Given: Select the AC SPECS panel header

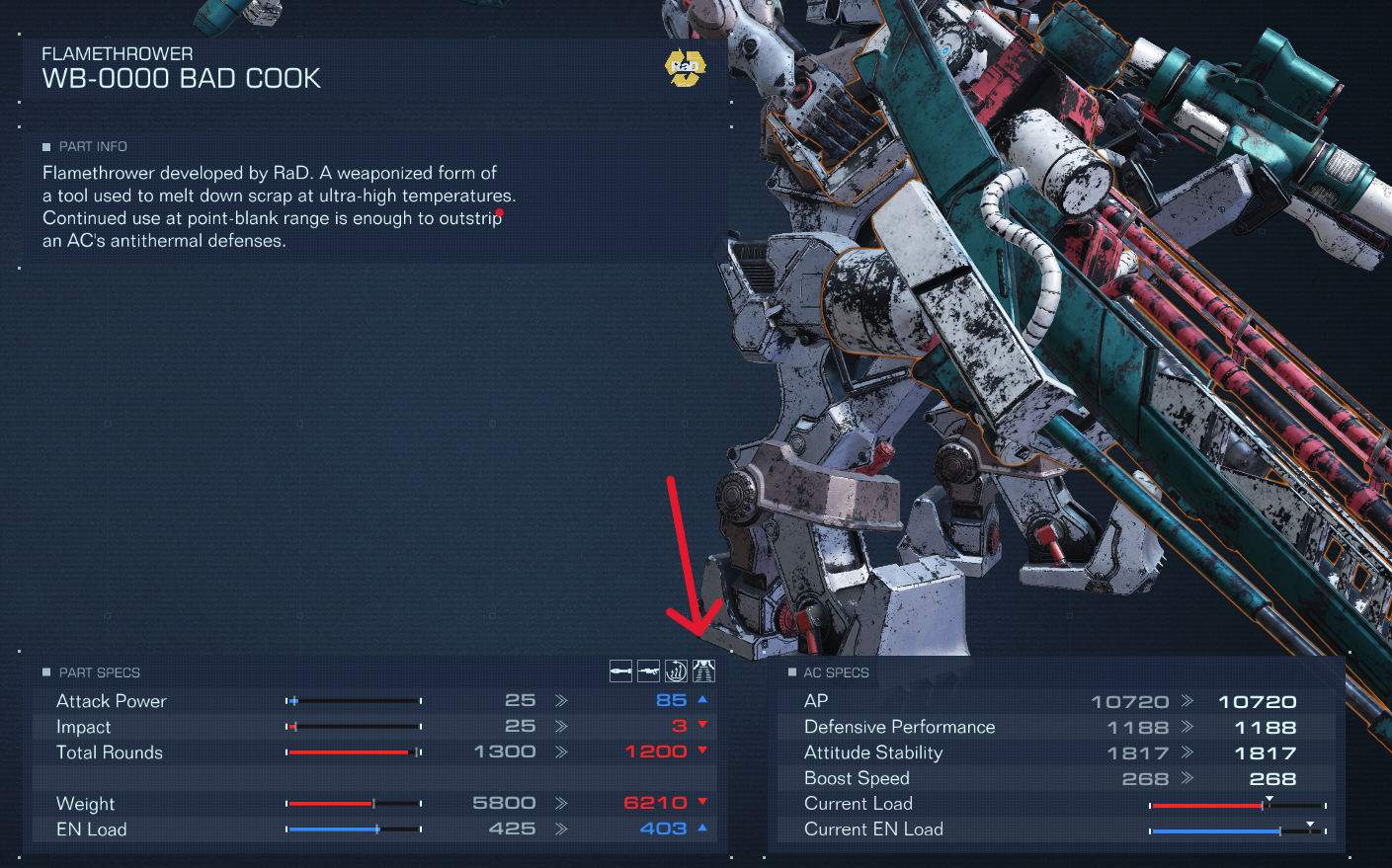Looking at the screenshot, I should (836, 671).
